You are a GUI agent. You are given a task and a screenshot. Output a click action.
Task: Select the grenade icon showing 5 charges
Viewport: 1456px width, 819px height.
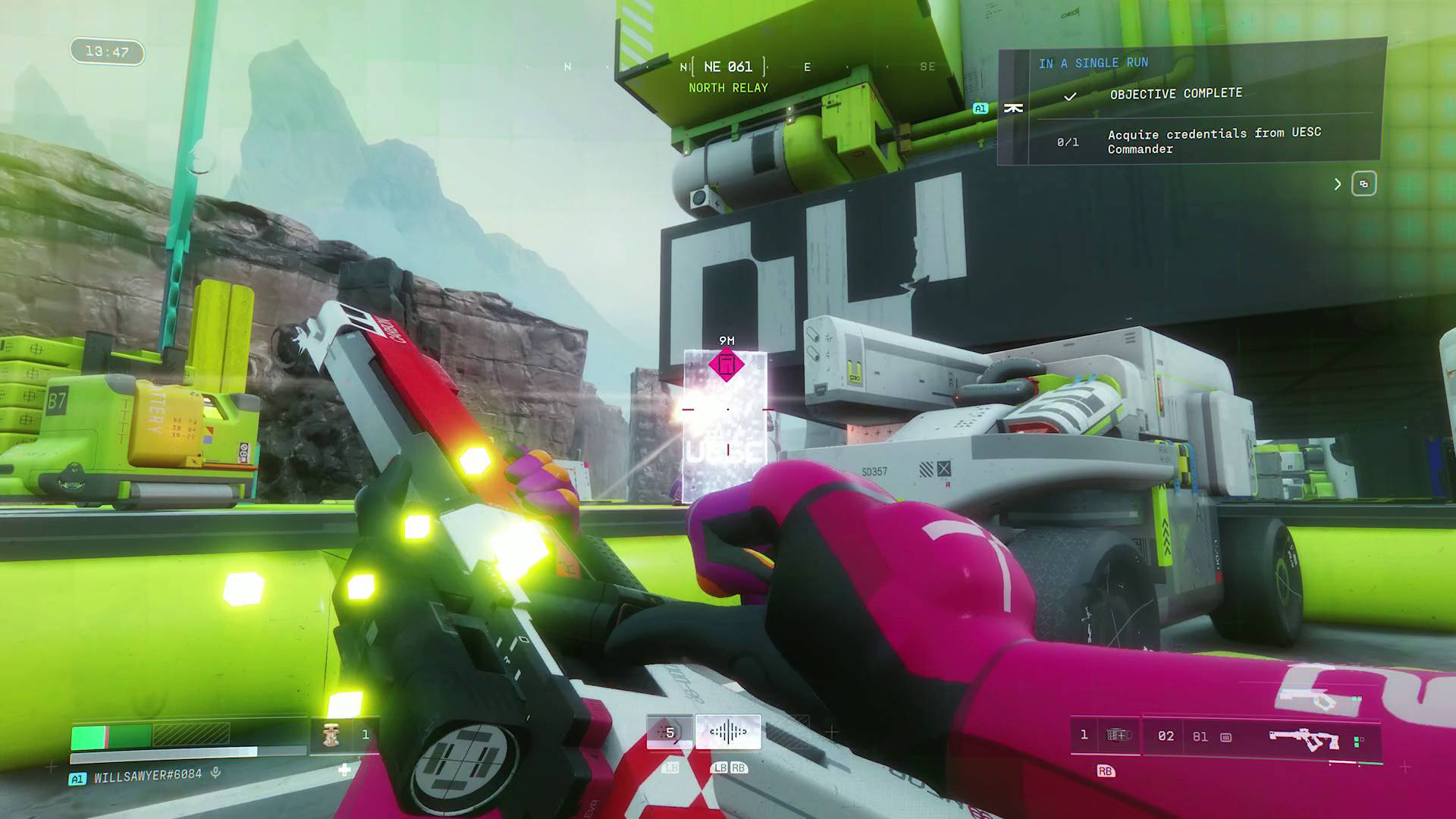coord(670,732)
